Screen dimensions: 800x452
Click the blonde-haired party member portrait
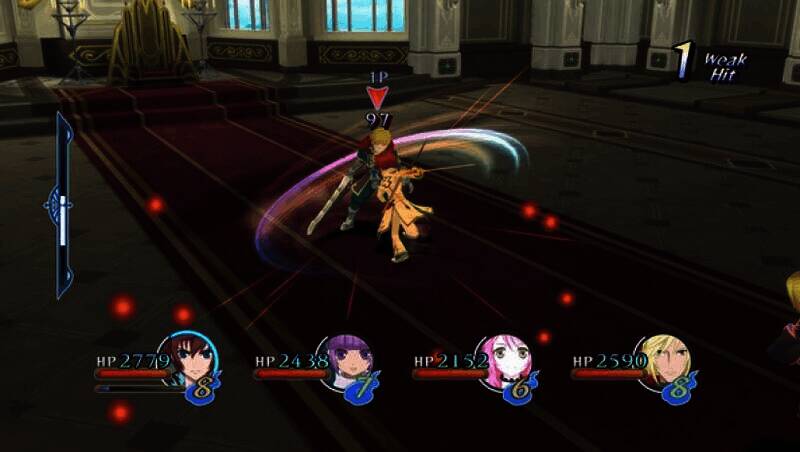[662, 361]
